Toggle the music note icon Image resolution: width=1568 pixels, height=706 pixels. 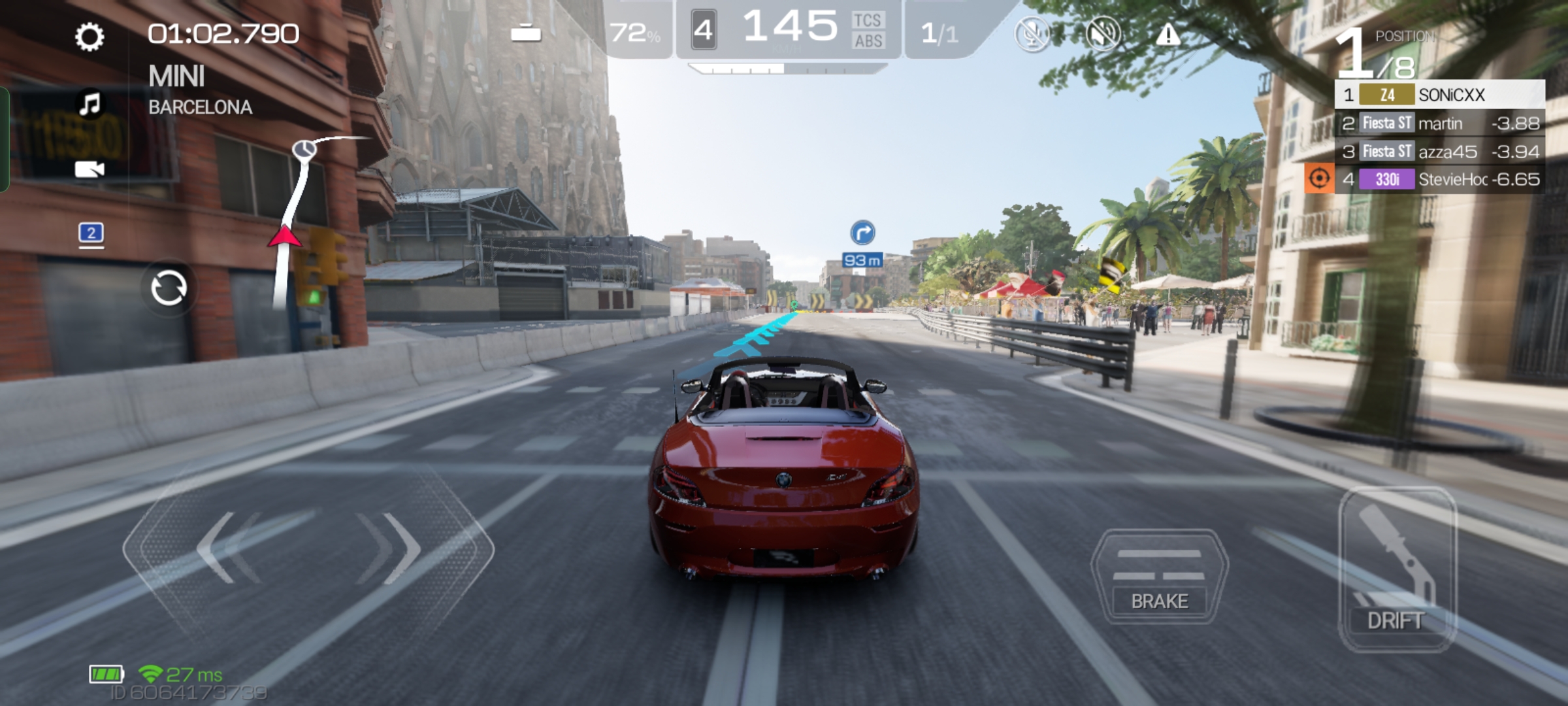pos(90,103)
